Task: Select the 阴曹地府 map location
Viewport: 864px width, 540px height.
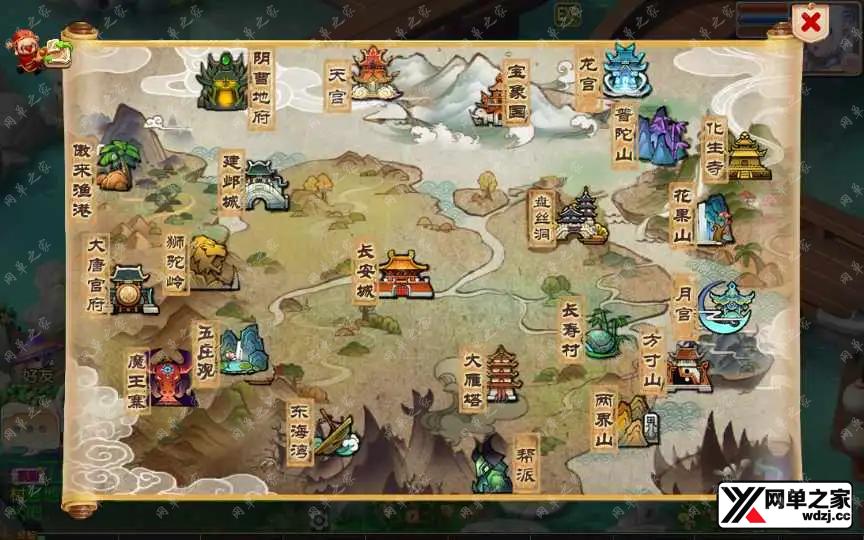Action: pyautogui.click(x=222, y=82)
